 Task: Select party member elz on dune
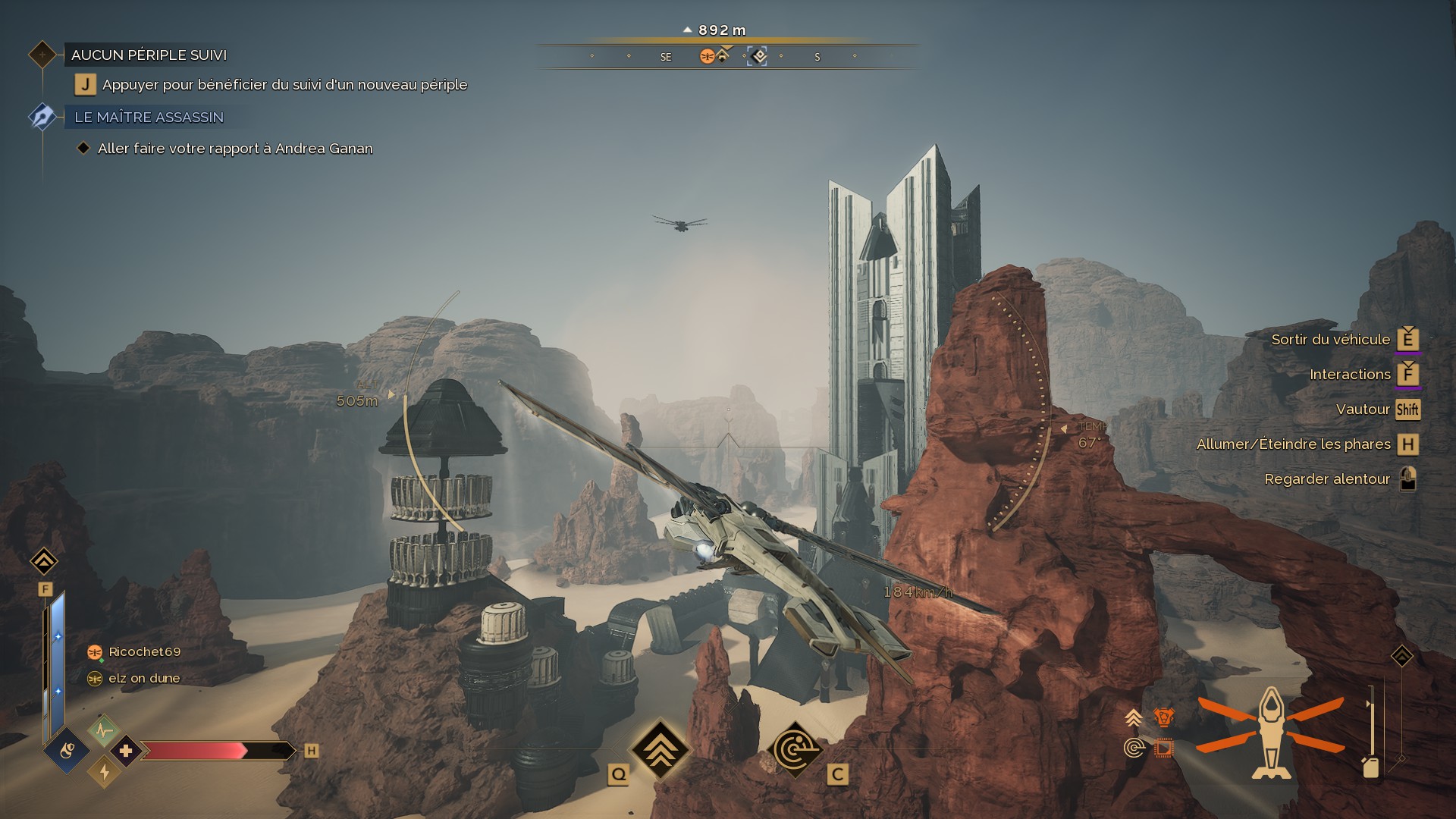pyautogui.click(x=144, y=678)
